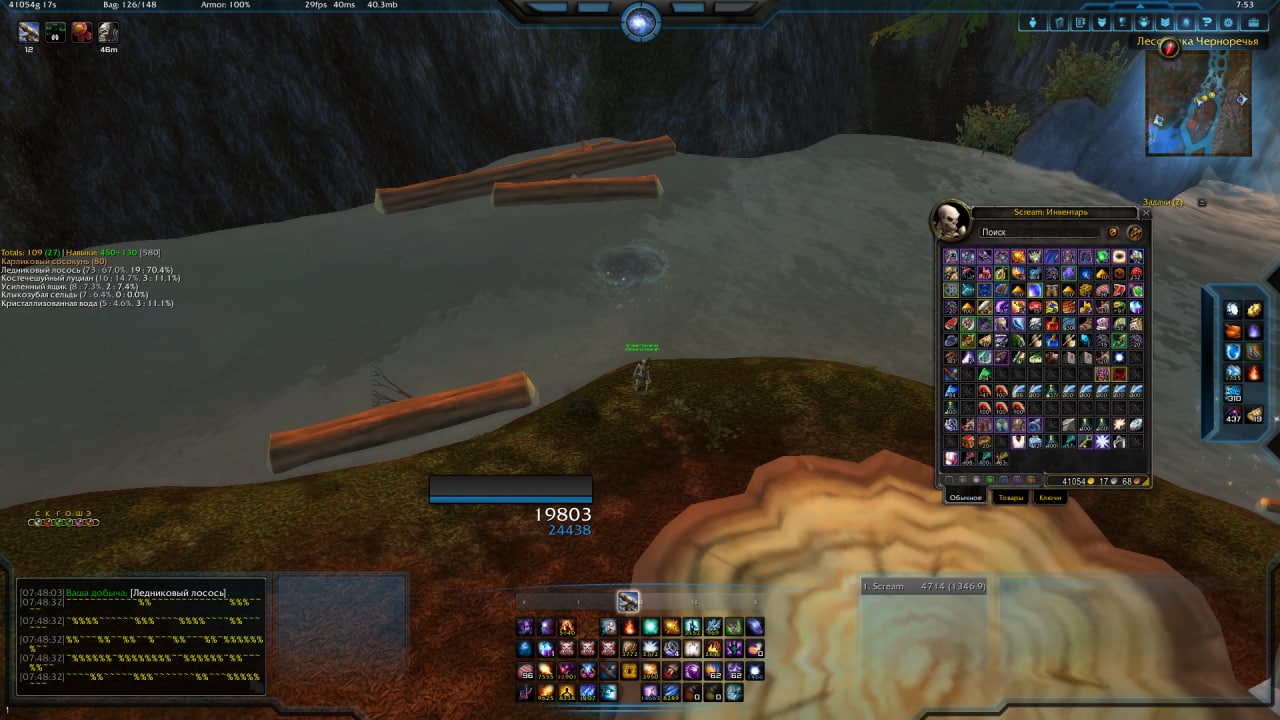Screen dimensions: 1280x720
Task: Click the round orange button beside the search field
Action: point(1135,232)
